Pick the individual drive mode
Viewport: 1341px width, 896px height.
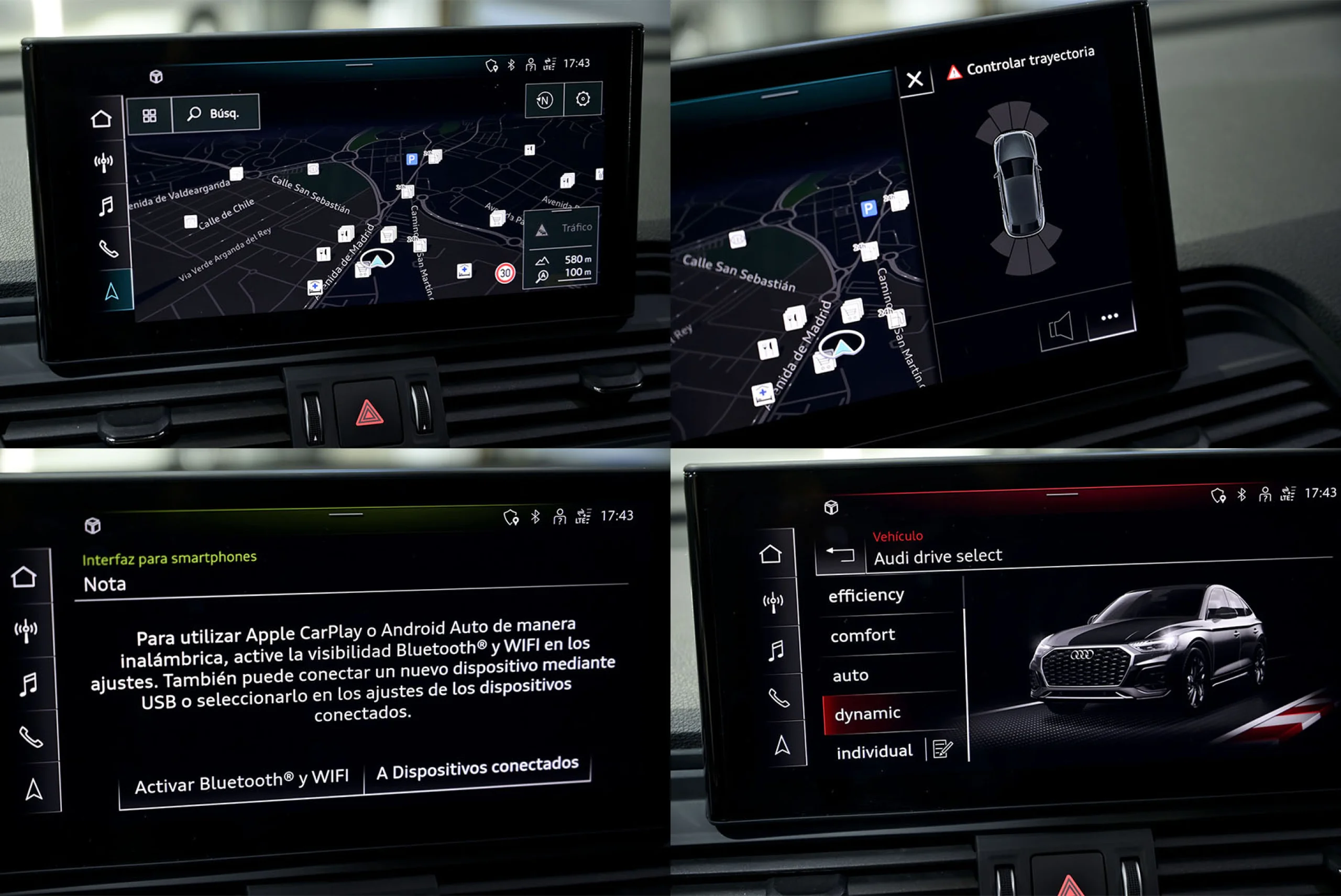[874, 751]
